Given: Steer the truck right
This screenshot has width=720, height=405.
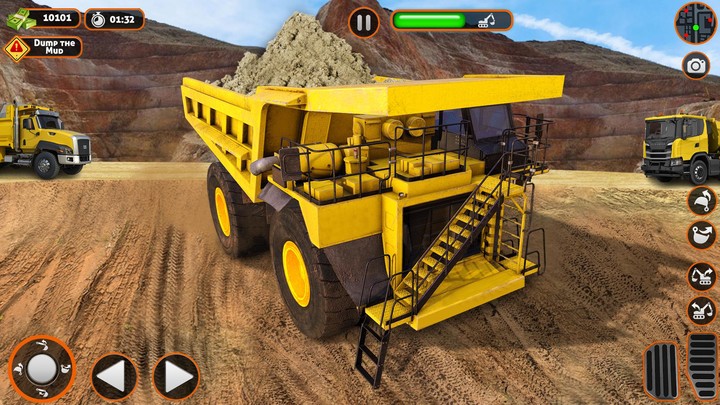Looking at the screenshot, I should pos(176,376).
